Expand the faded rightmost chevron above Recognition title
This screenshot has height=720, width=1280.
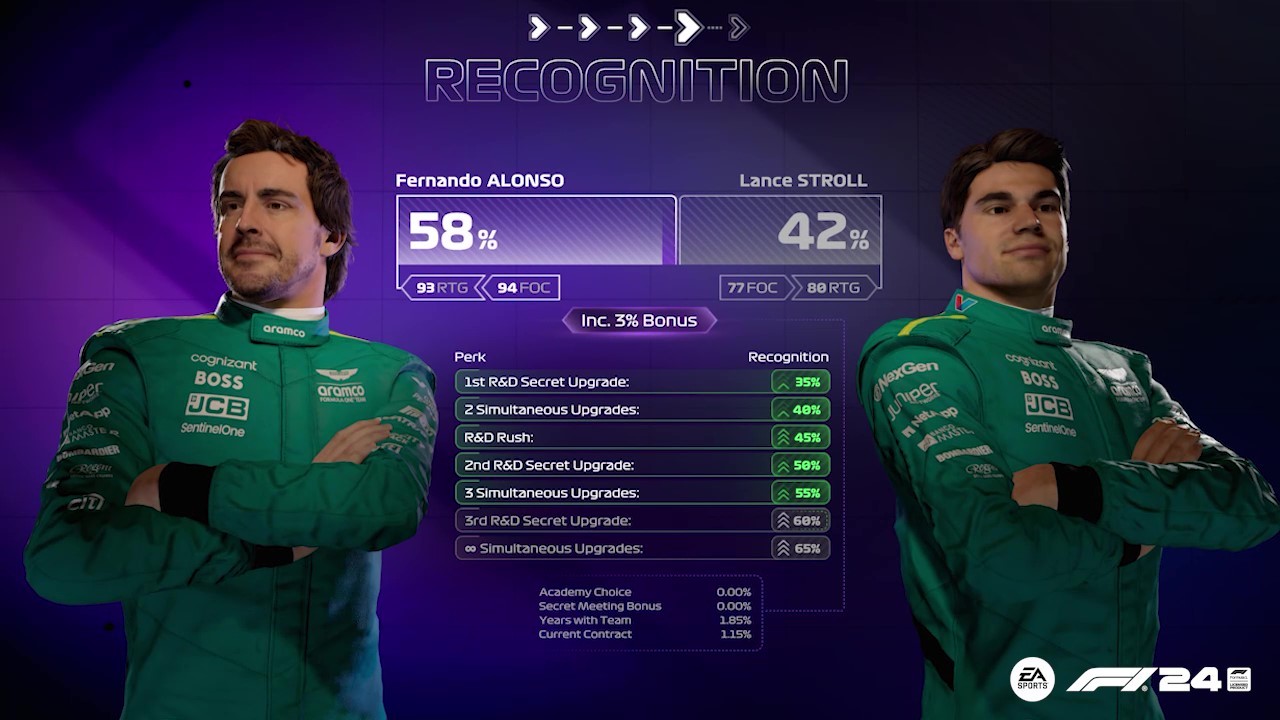click(737, 27)
